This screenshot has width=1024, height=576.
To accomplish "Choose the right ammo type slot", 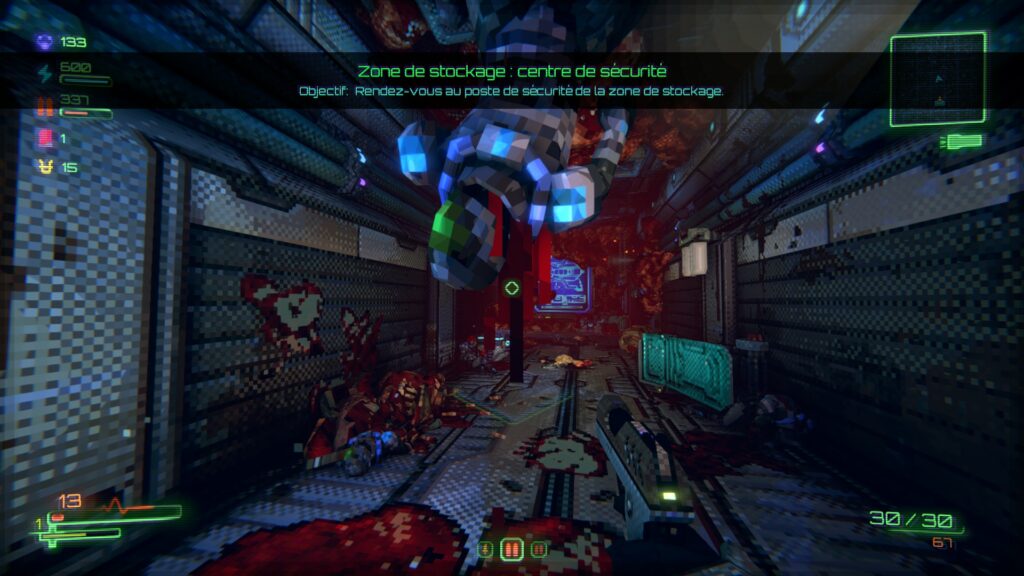I will tap(539, 549).
